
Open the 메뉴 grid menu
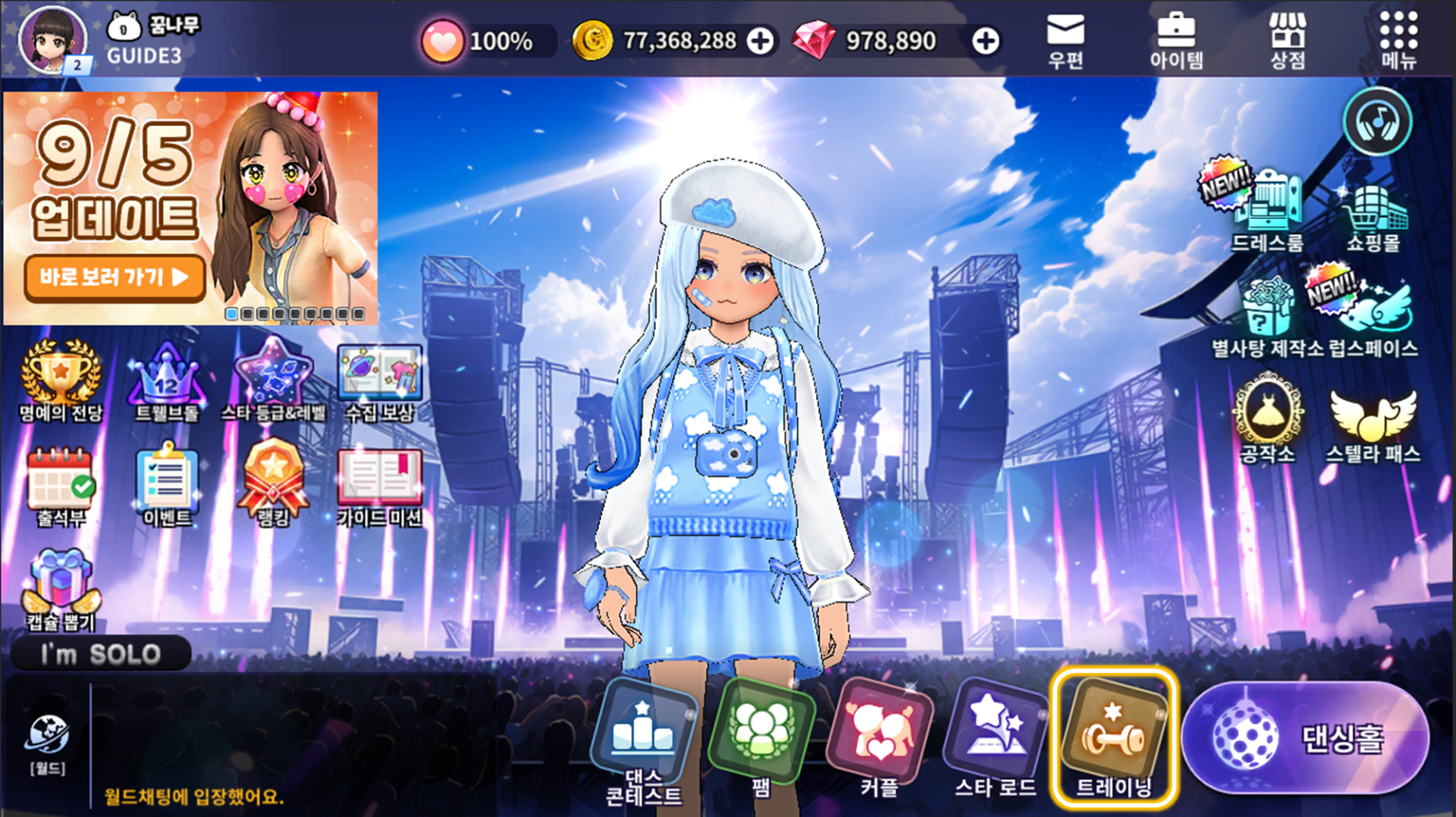pos(1398,40)
